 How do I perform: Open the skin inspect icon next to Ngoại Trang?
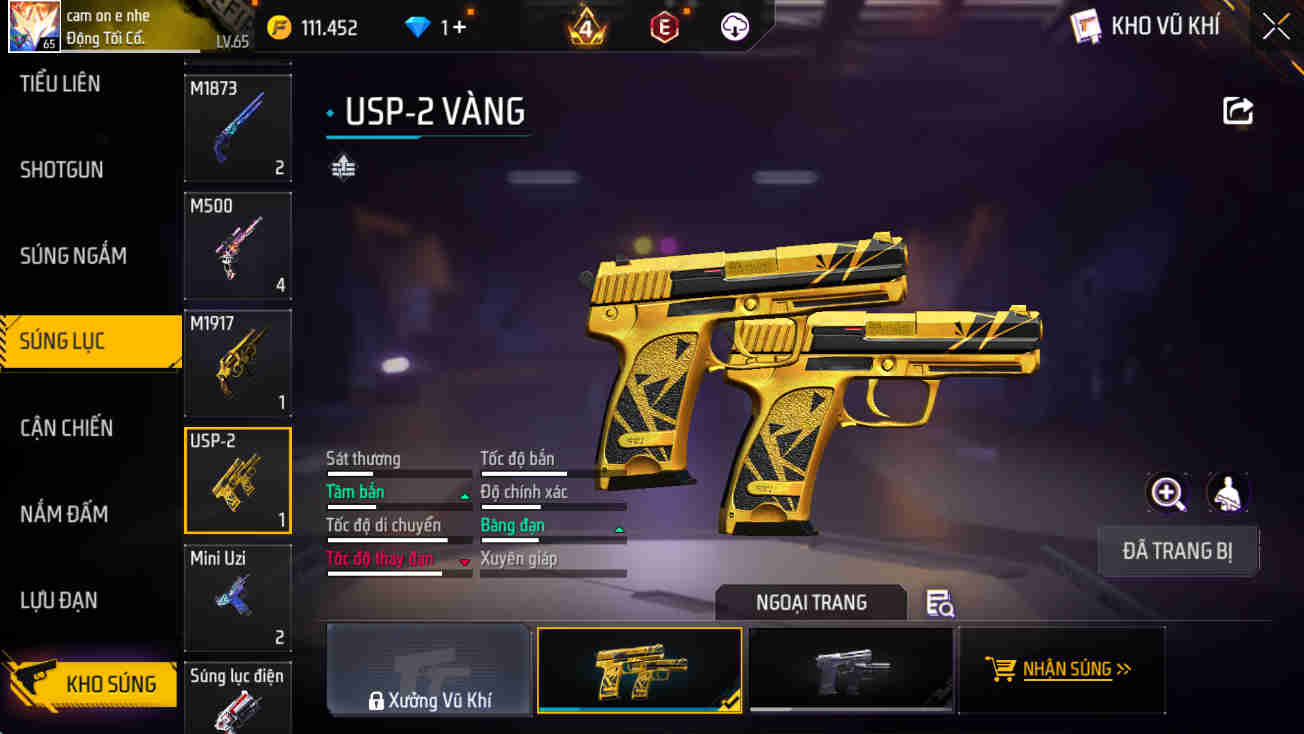pos(937,602)
